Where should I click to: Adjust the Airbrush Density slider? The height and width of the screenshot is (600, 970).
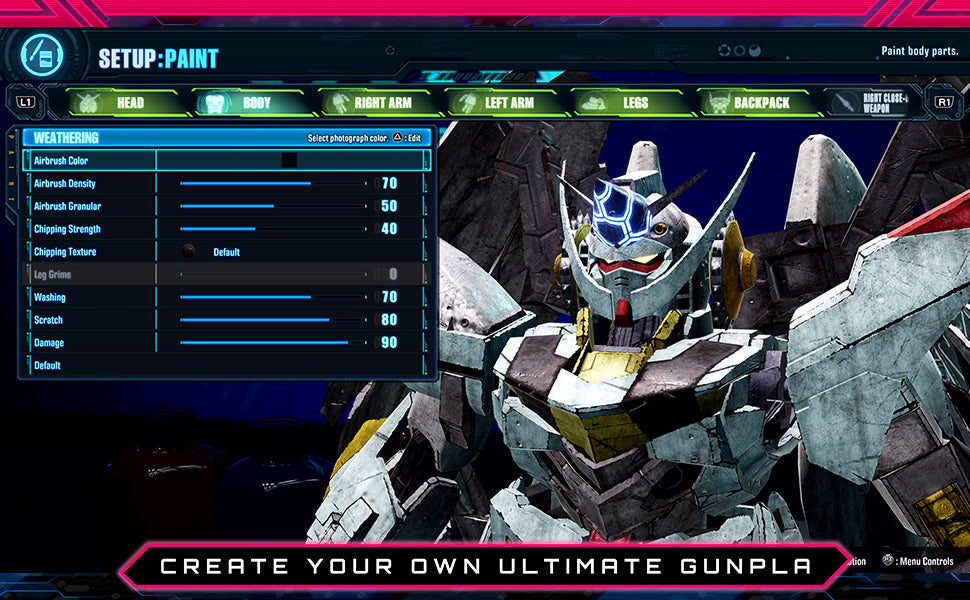273,184
